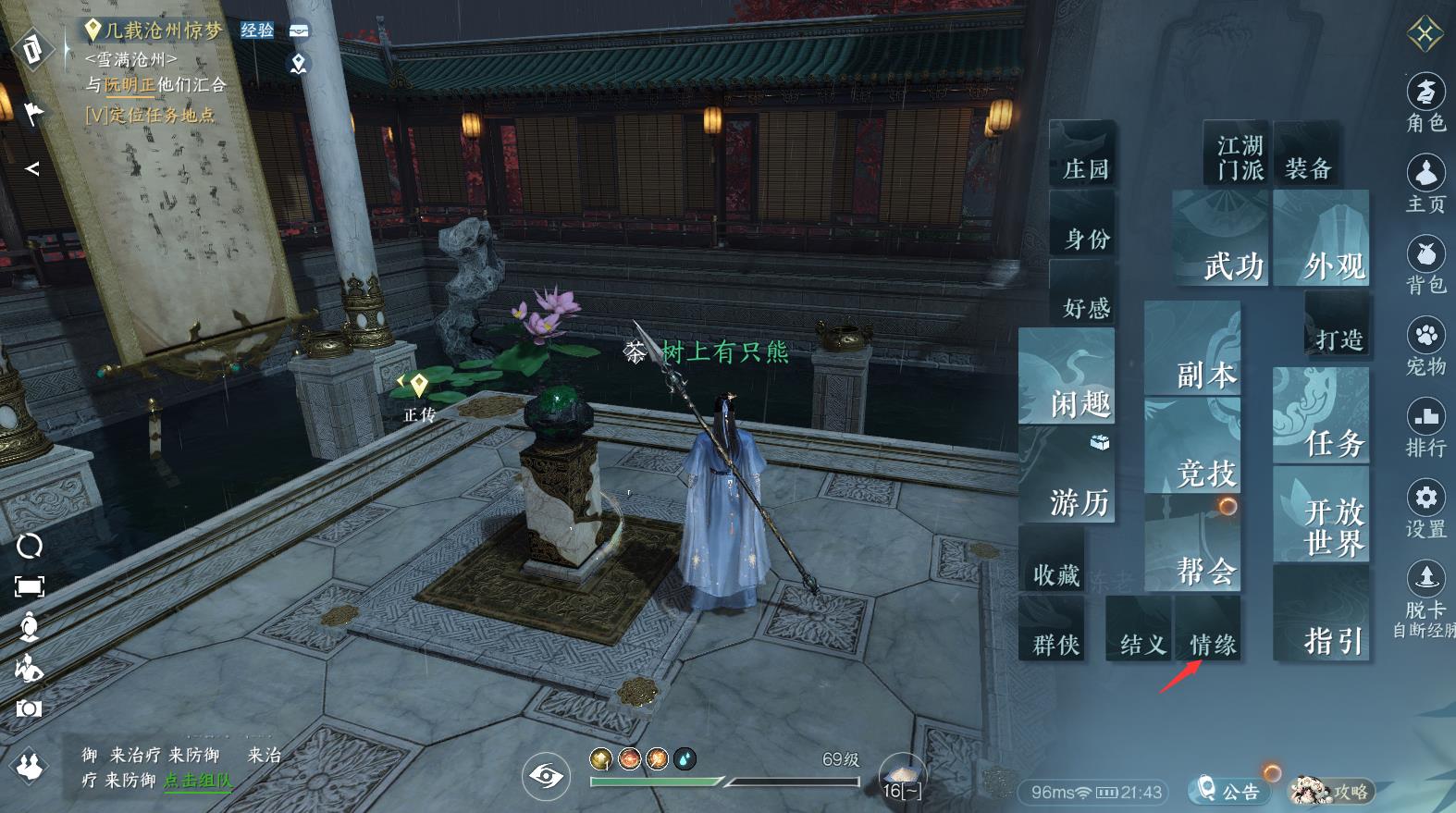Choose the 任务 quest tile
Viewport: 1456px width, 813px height.
[x=1321, y=416]
